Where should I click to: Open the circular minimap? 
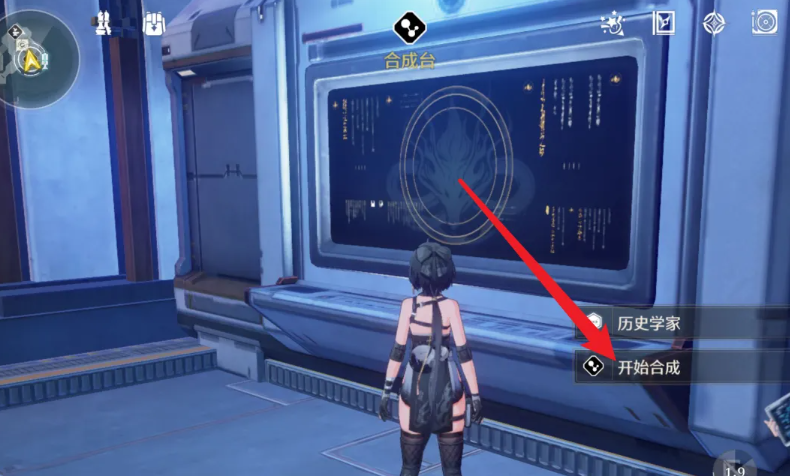pyautogui.click(x=40, y=57)
